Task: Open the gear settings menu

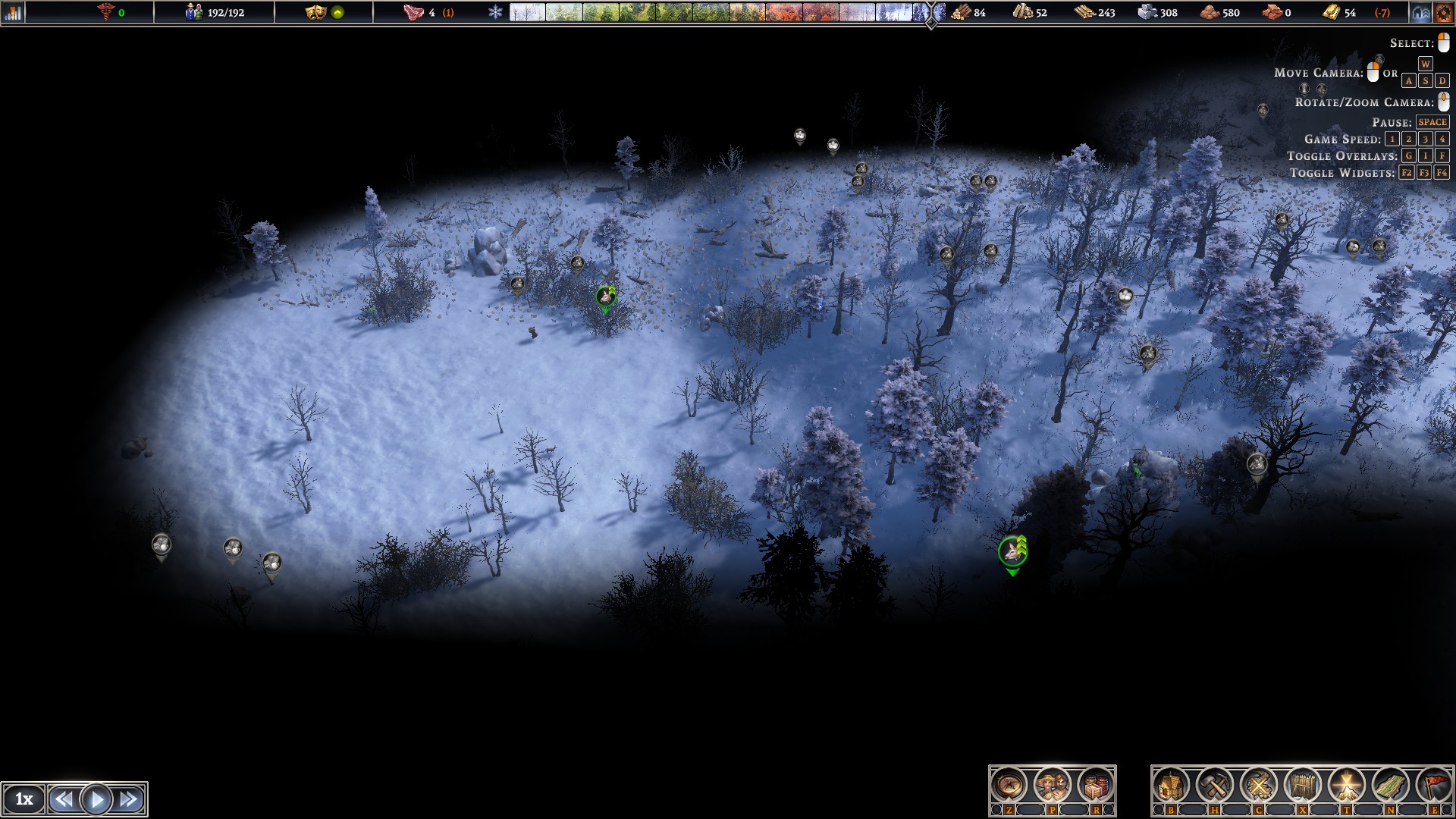Action: click(1443, 12)
